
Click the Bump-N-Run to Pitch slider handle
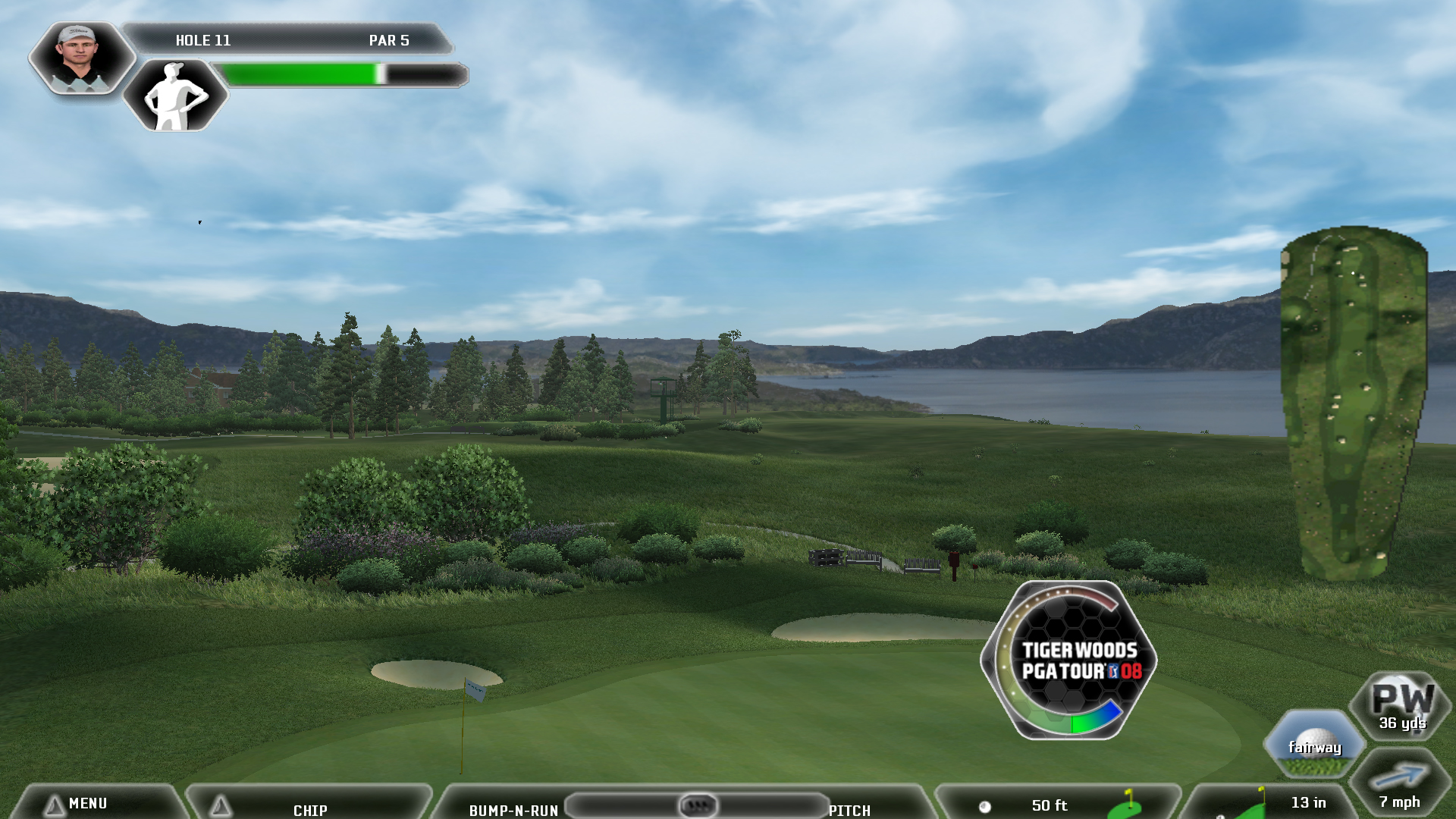point(697,805)
